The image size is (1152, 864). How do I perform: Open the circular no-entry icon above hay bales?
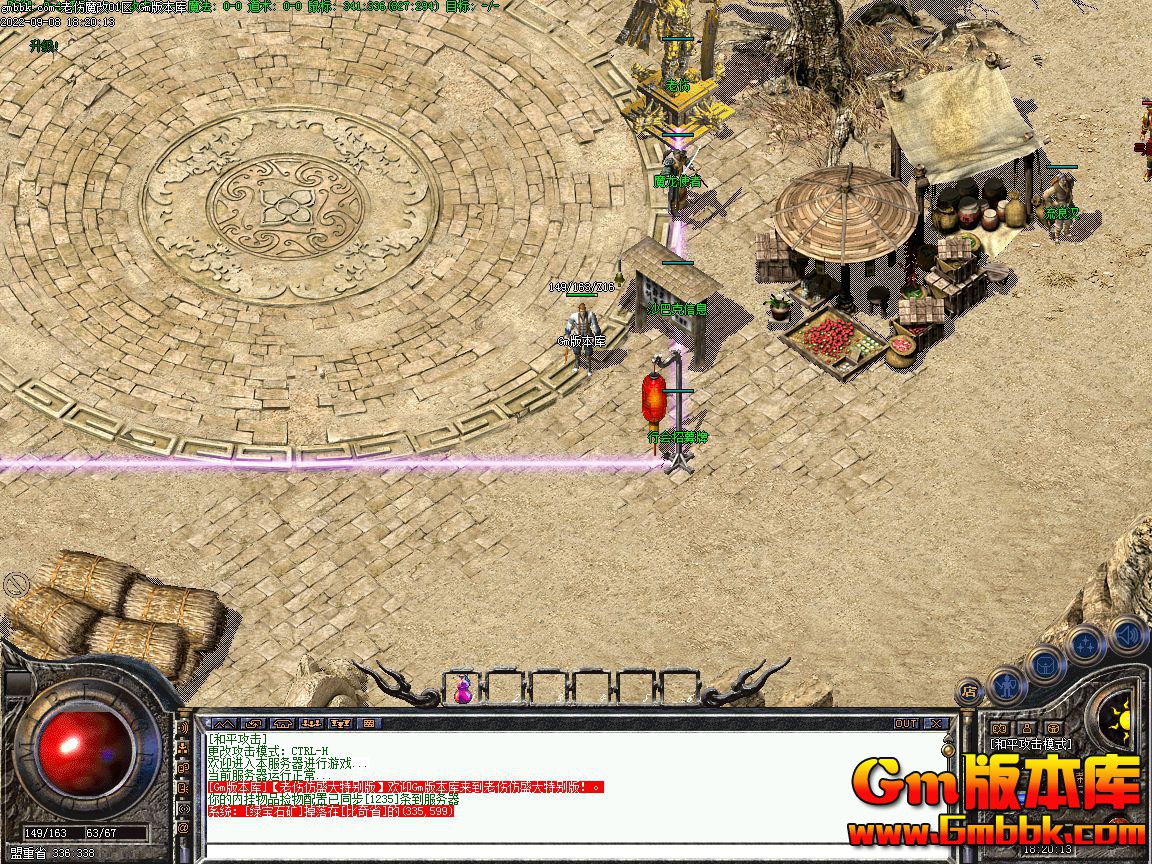click(x=16, y=584)
